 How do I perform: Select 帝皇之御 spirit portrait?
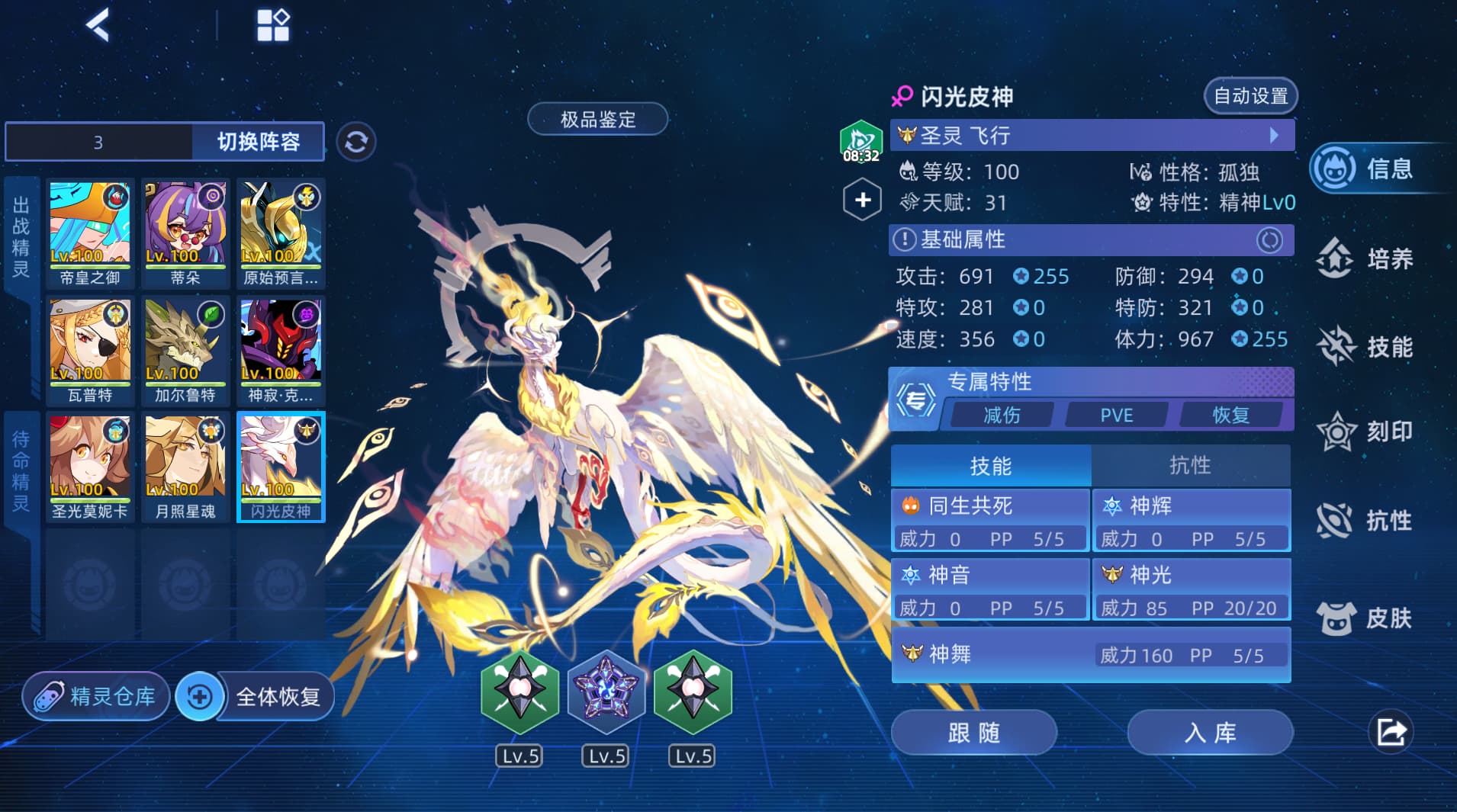pyautogui.click(x=90, y=232)
